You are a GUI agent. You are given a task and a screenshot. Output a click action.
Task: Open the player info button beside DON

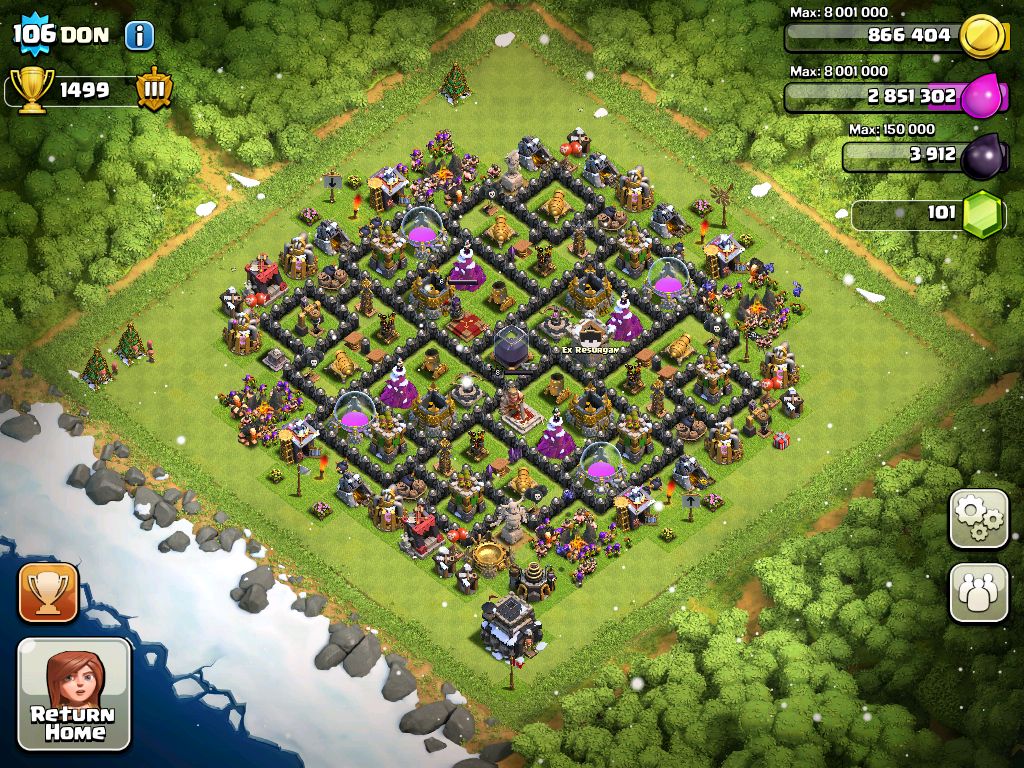tap(139, 36)
